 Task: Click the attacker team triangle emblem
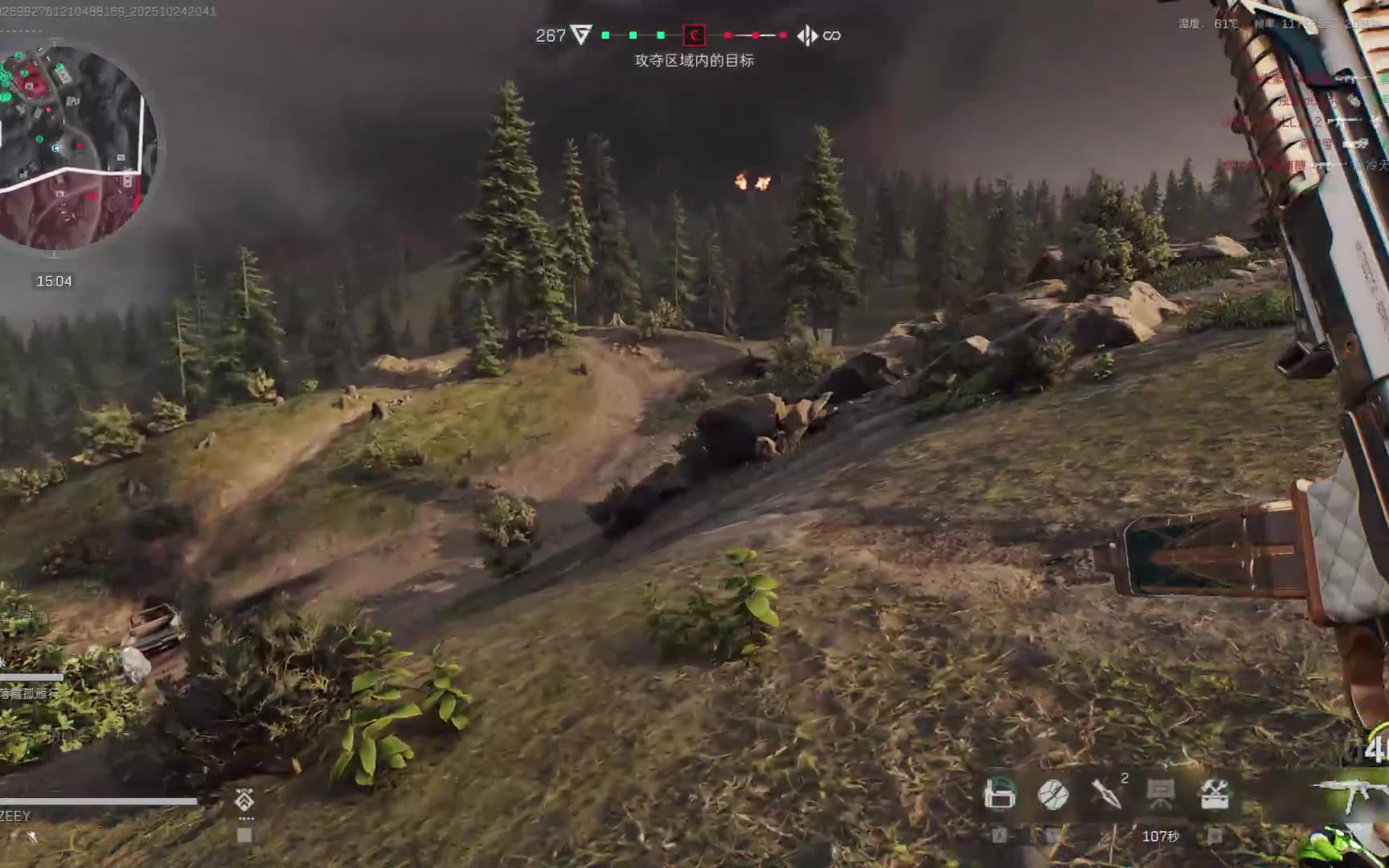click(581, 35)
